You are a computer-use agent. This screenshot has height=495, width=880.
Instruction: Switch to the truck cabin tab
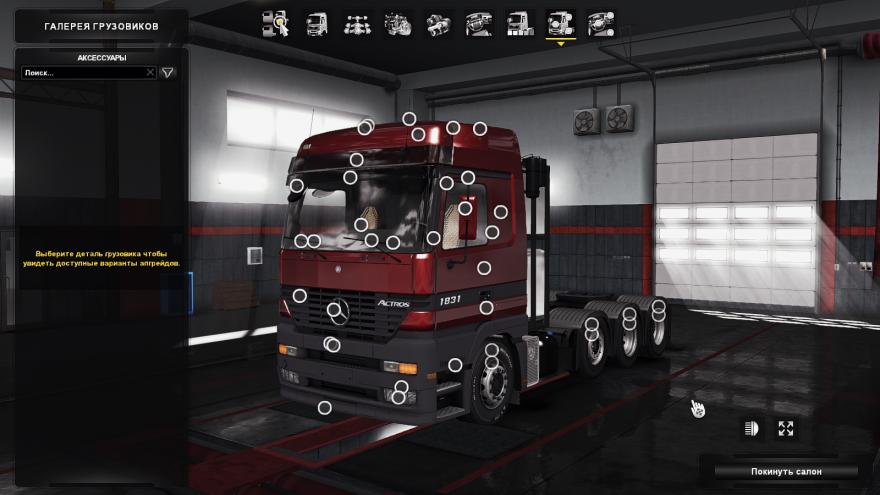click(x=316, y=23)
